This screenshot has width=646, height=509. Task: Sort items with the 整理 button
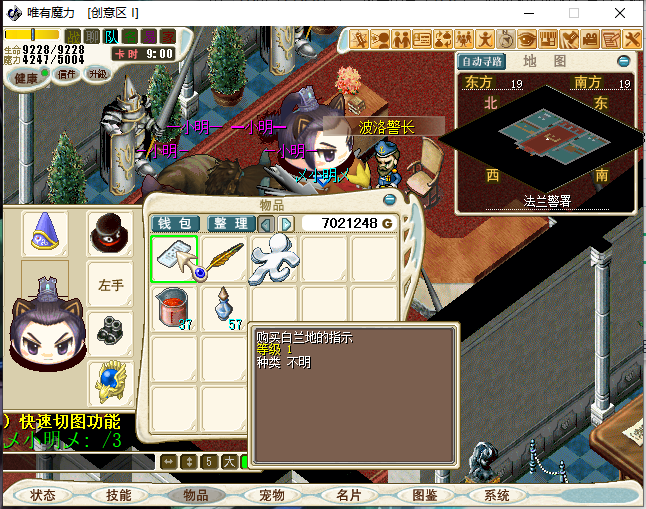[230, 223]
